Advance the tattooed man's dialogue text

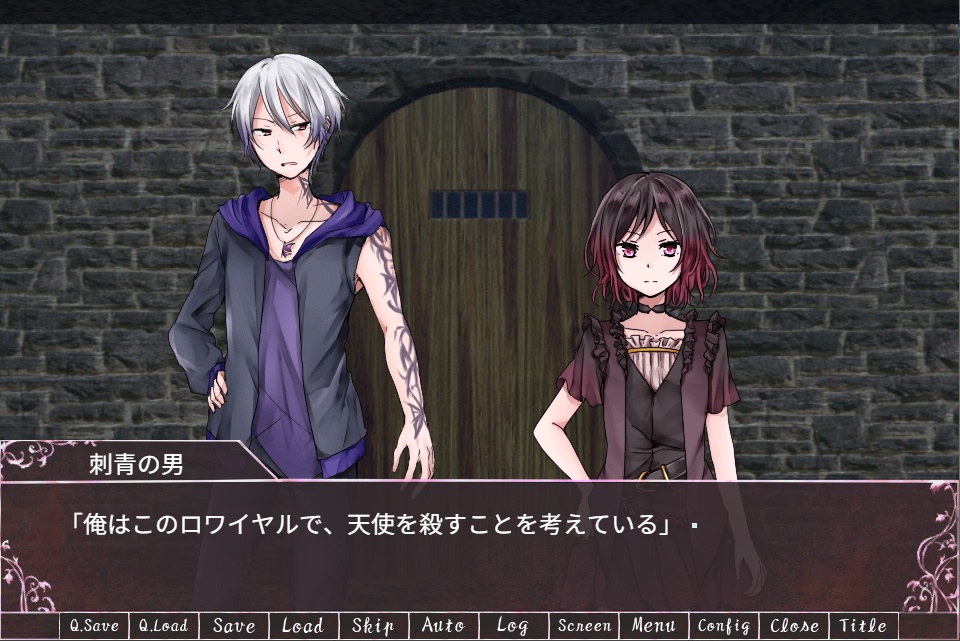(480, 540)
